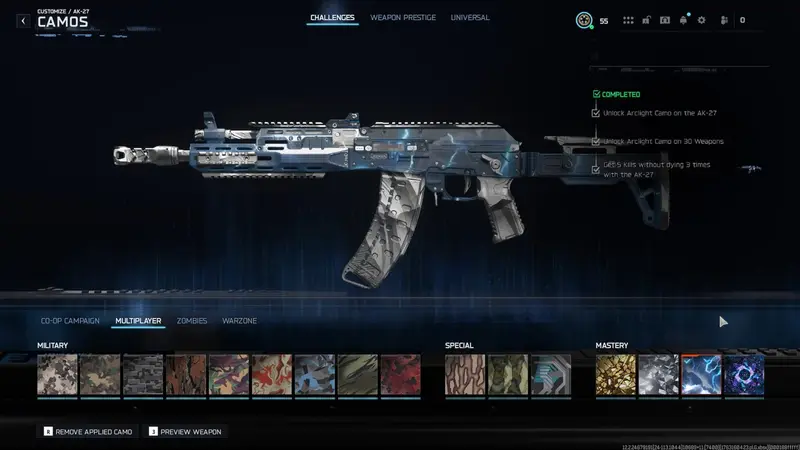Open the Universal camos tab
This screenshot has width=800, height=450.
pyautogui.click(x=470, y=18)
